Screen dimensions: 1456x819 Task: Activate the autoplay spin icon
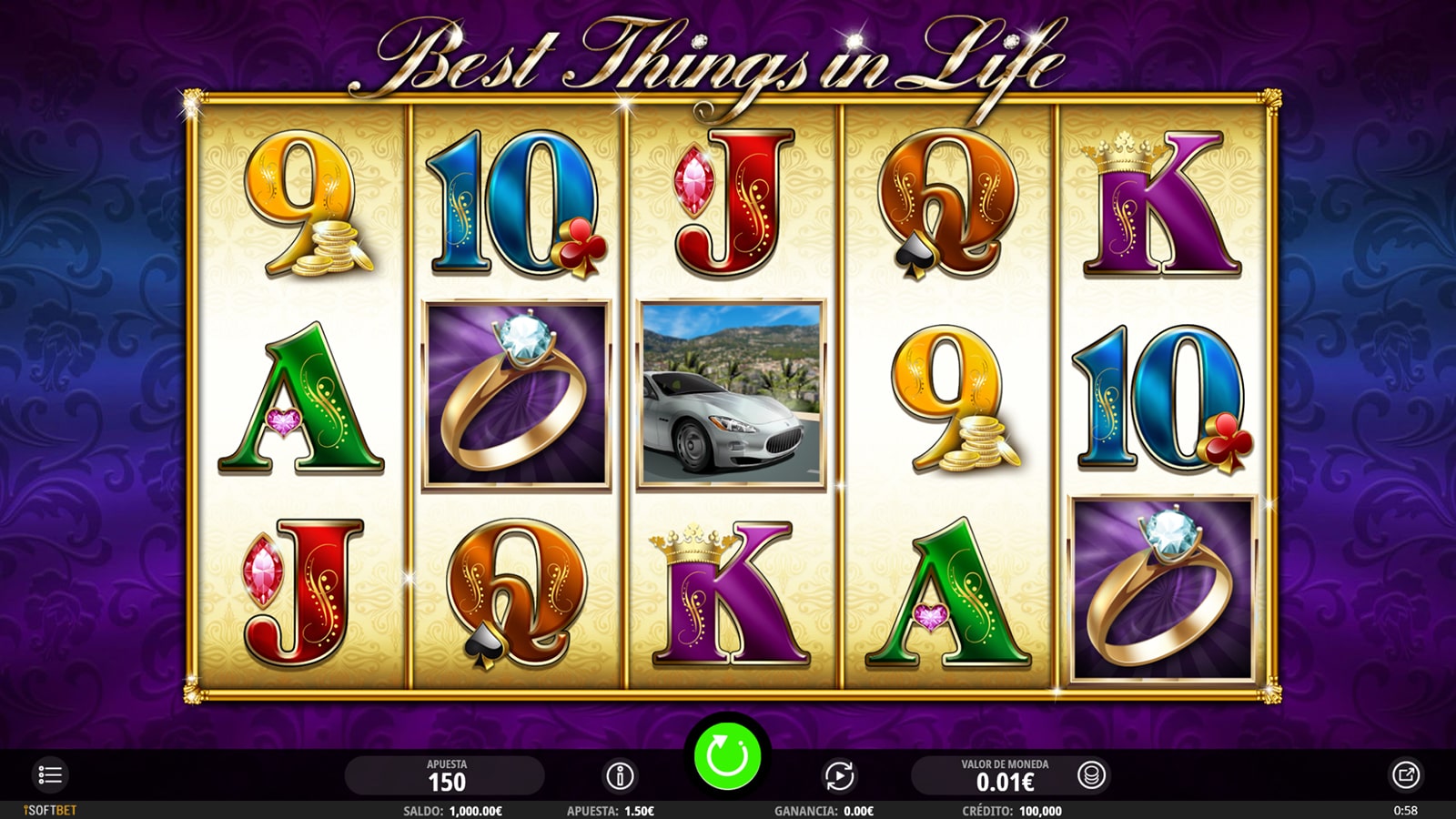(x=839, y=776)
